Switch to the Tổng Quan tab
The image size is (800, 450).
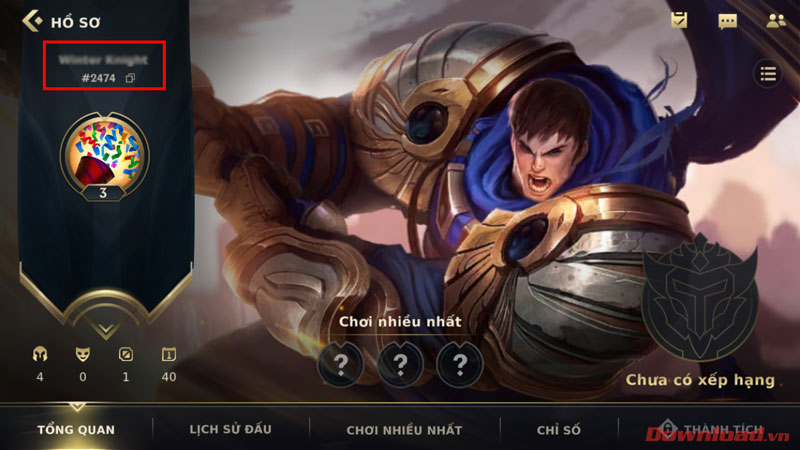pos(76,429)
